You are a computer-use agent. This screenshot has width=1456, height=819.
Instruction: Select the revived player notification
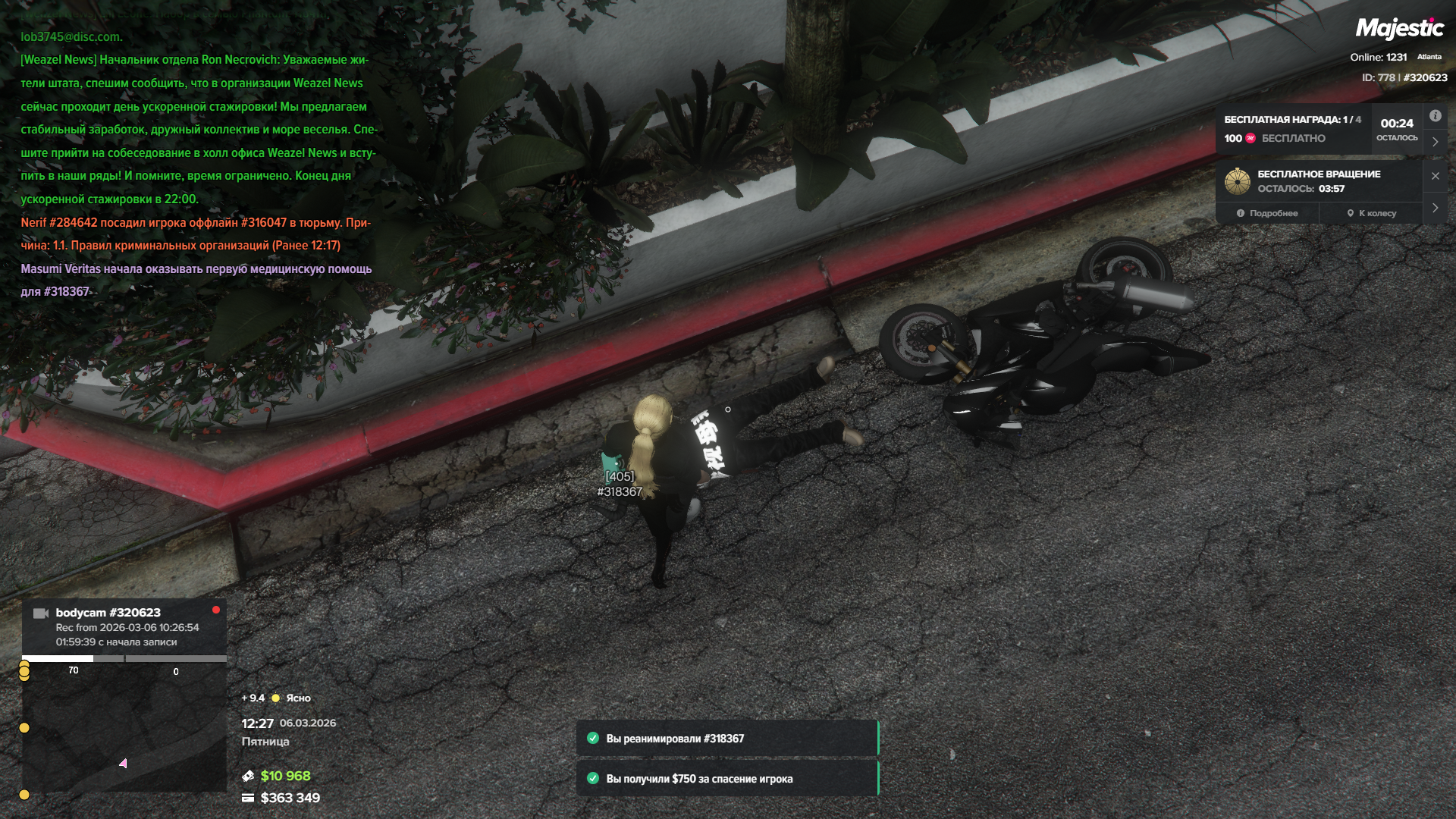coord(726,739)
